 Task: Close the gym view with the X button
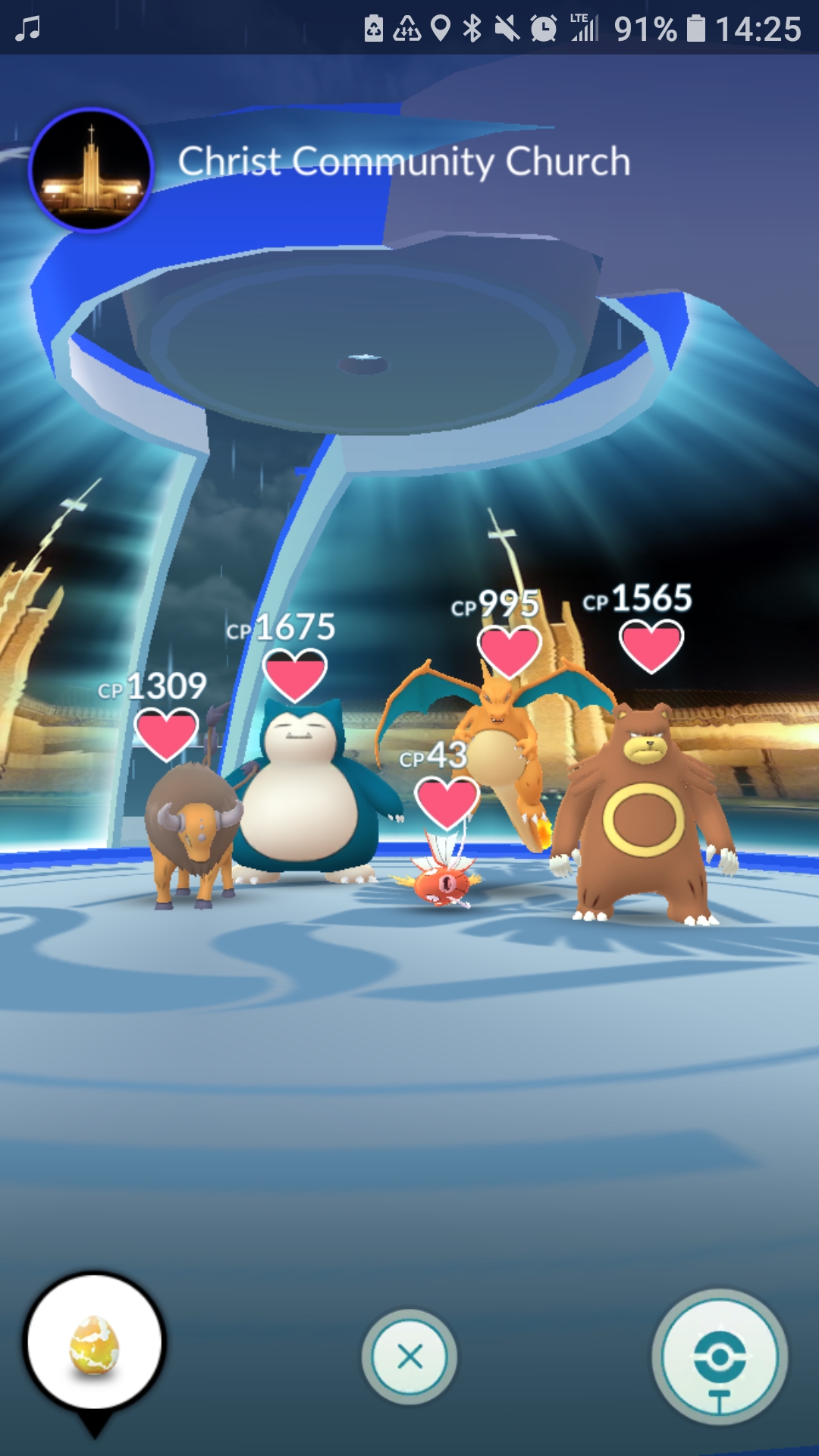409,1356
